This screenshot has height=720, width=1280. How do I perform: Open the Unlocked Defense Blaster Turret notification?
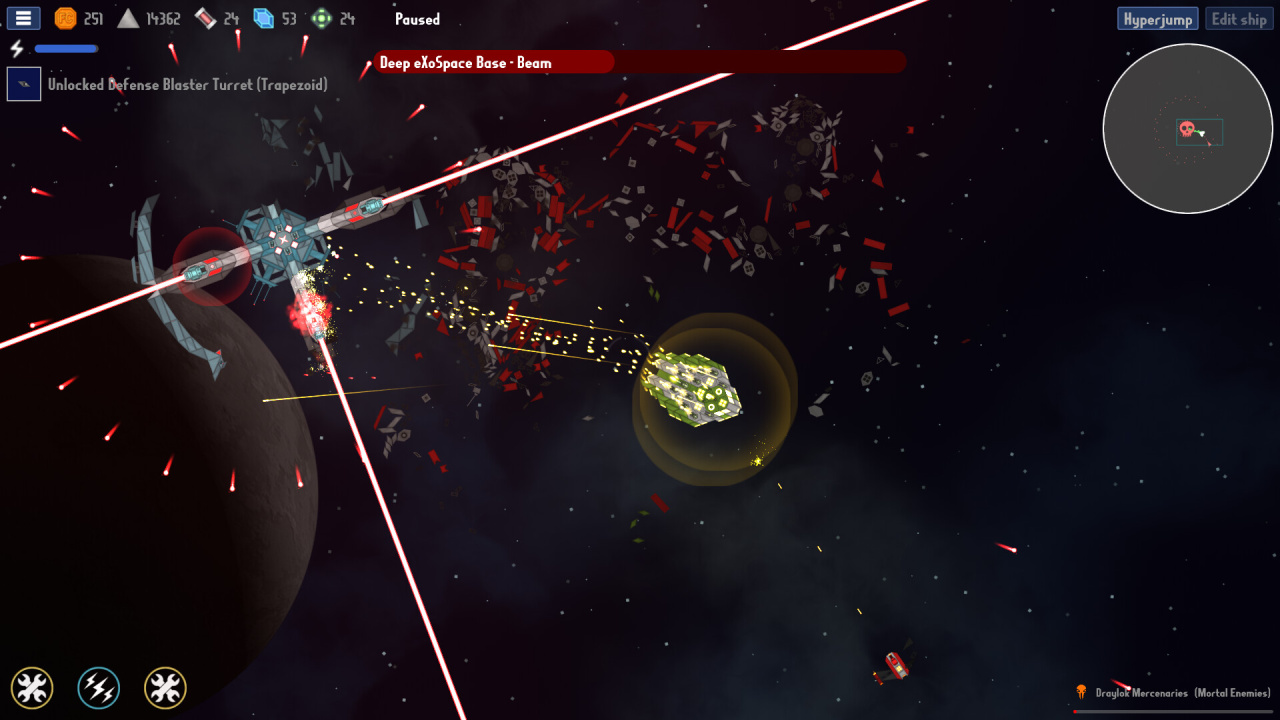click(x=187, y=85)
